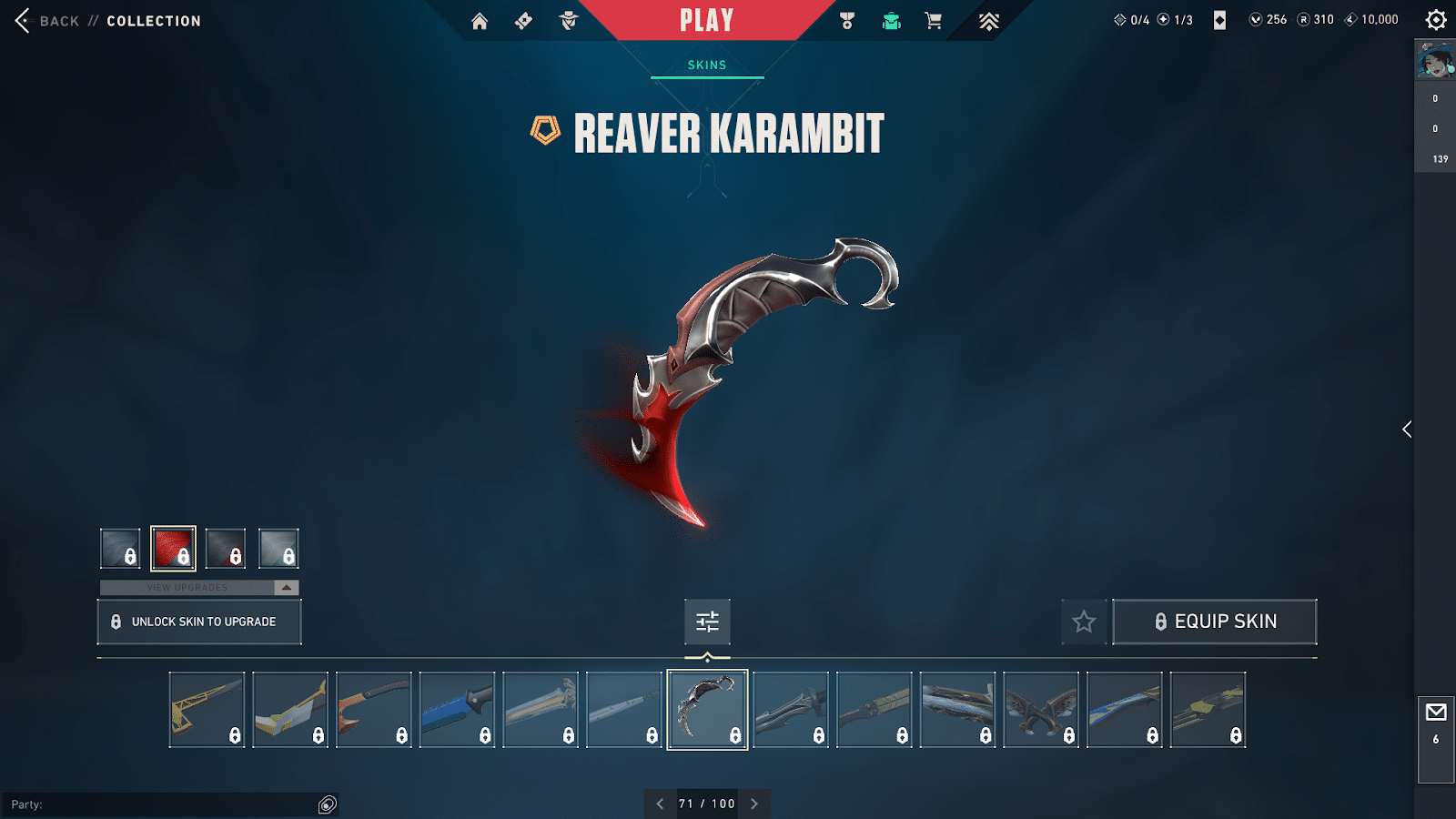Click the player avatar portrait
The height and width of the screenshot is (819, 1456).
[x=1435, y=61]
